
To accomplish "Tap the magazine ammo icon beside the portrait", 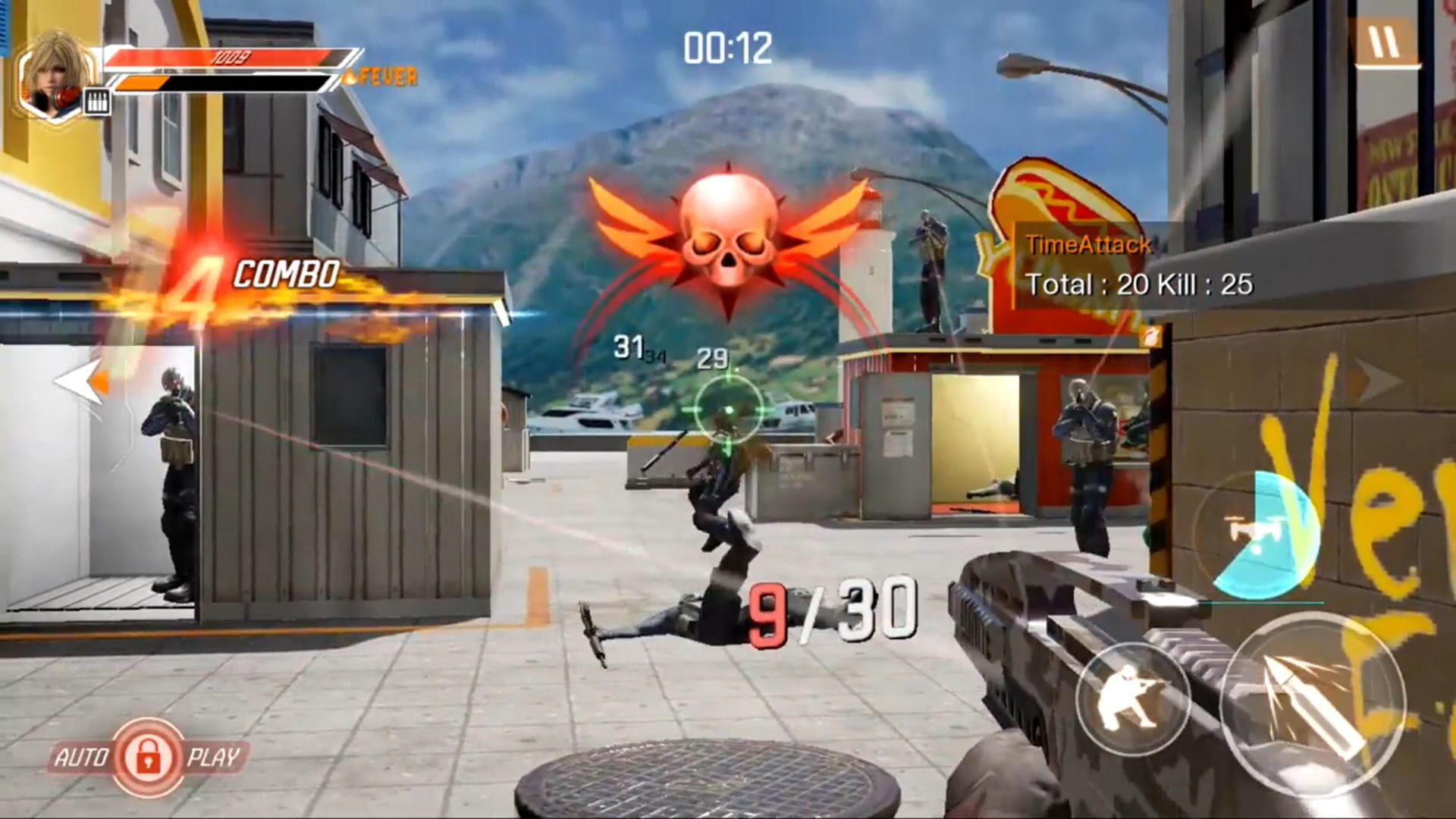I will click(99, 99).
